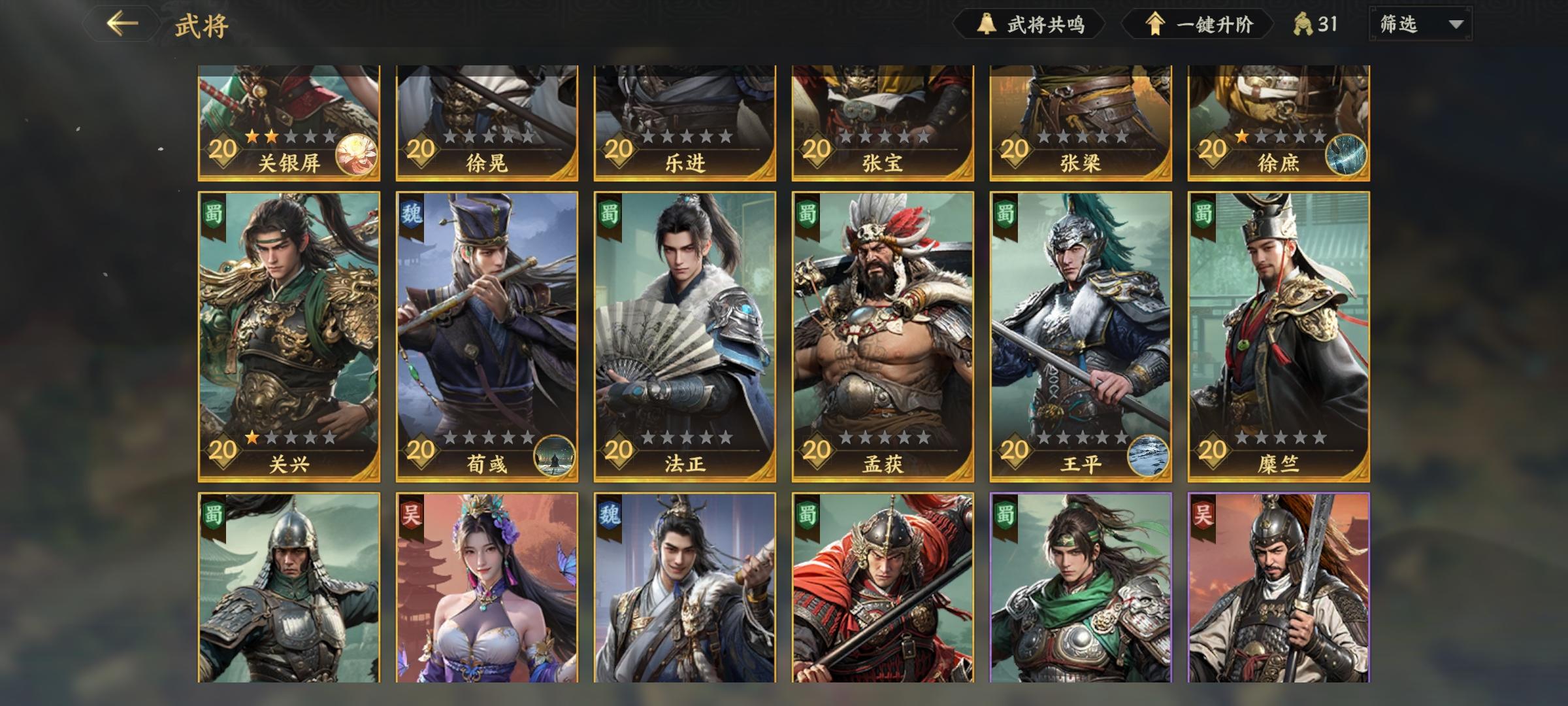The width and height of the screenshot is (1568, 706).
Task: Click the back arrow beside 武将 title
Action: coord(122,24)
